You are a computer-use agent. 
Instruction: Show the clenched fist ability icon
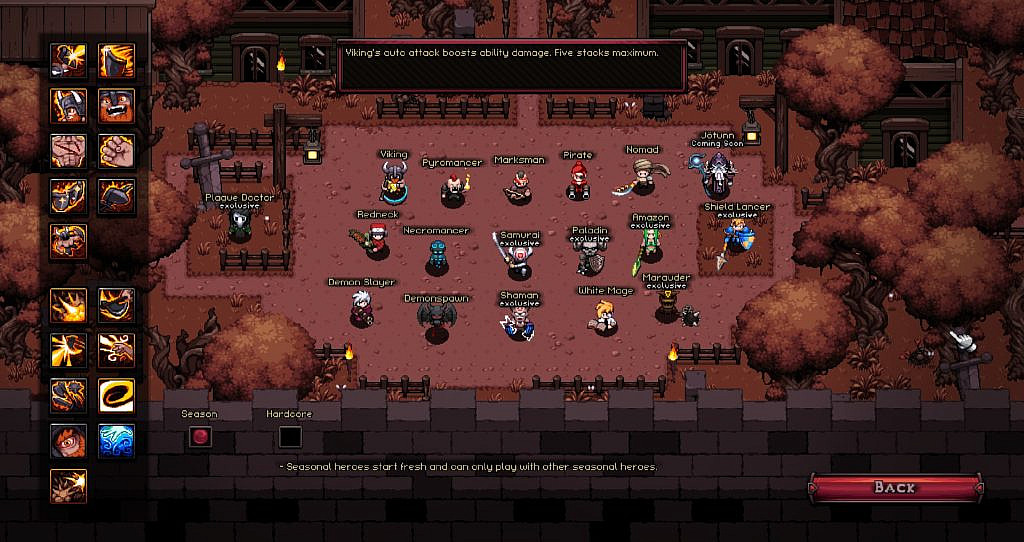(x=116, y=151)
